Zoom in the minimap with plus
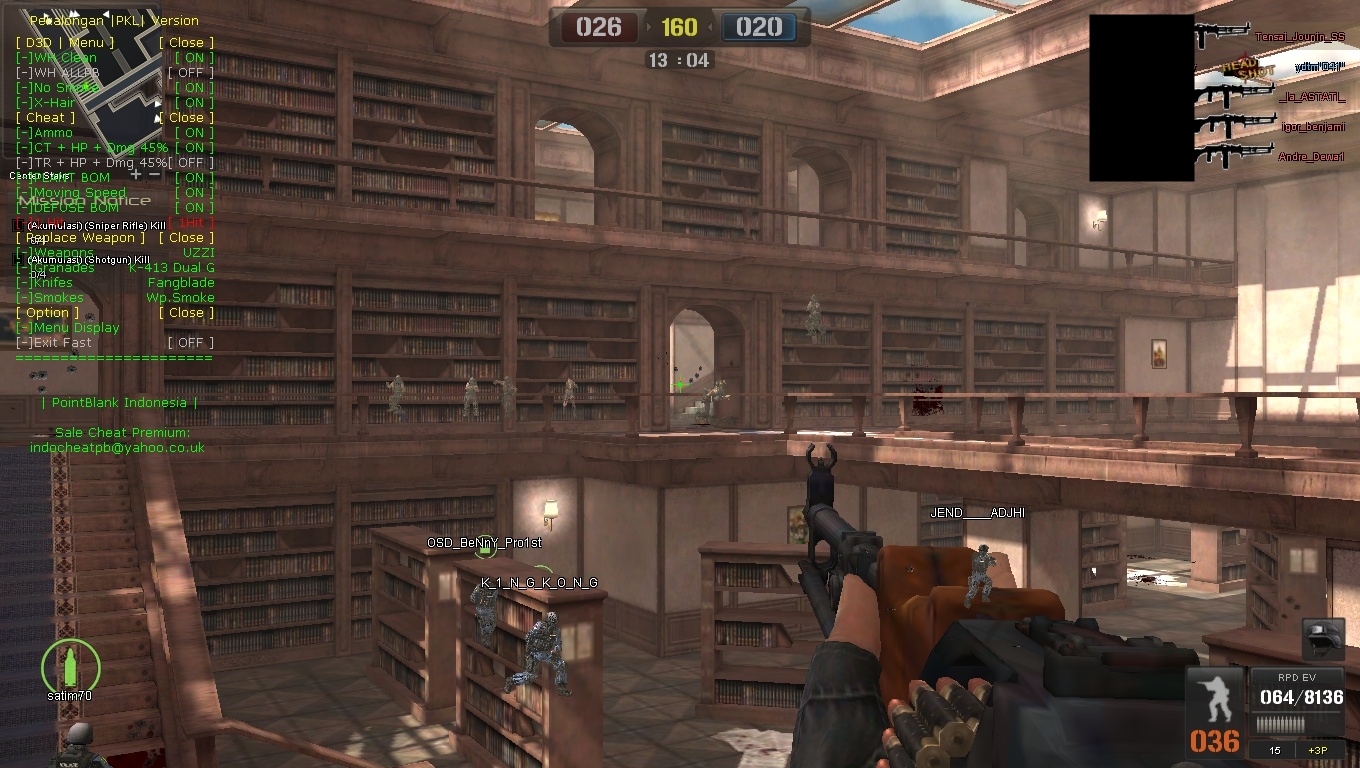Viewport: 1360px width, 768px height. coord(137,175)
